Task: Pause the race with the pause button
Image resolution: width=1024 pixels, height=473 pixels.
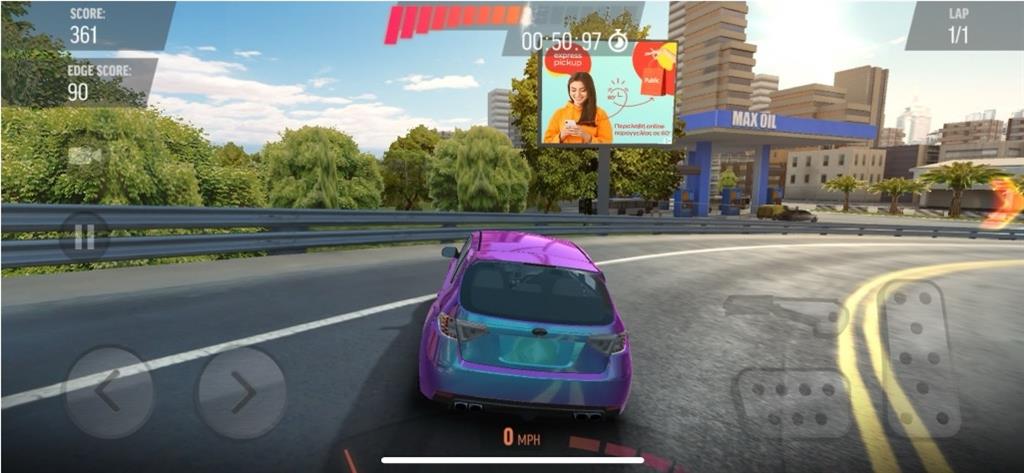Action: pos(84,237)
